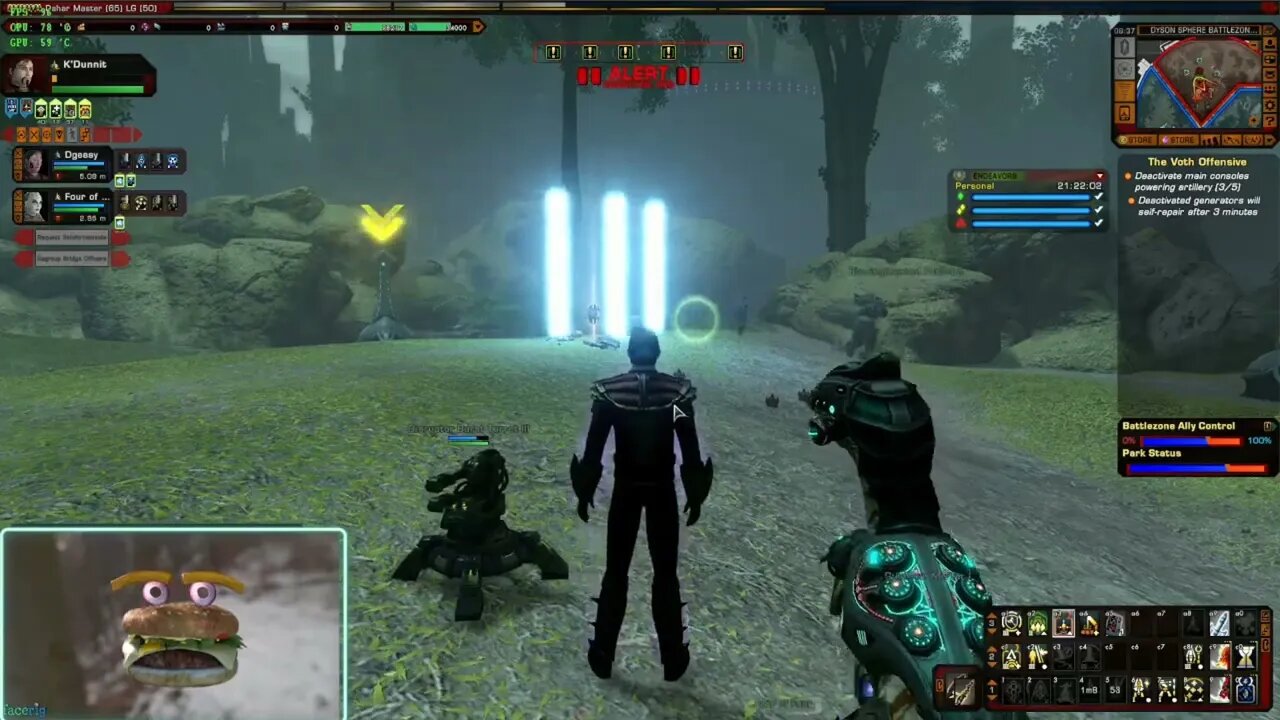Click a buff icon above K'Dunnit's status bar
The height and width of the screenshot is (720, 1280).
(42, 110)
